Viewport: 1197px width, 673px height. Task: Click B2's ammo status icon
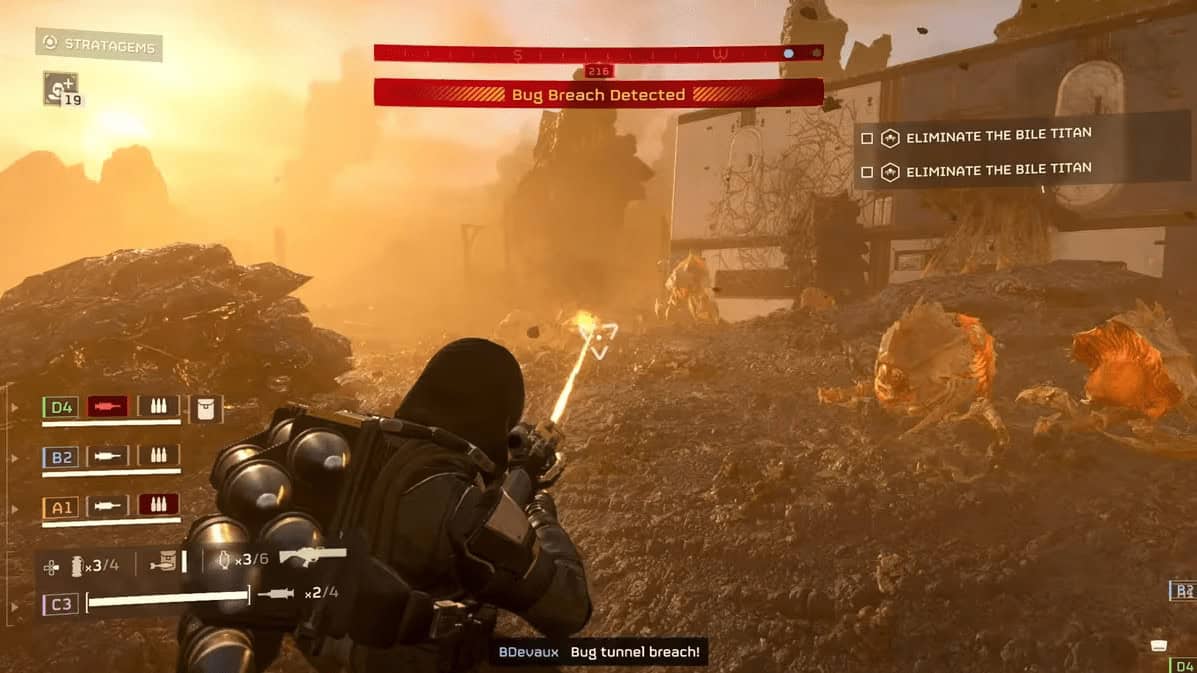click(158, 457)
